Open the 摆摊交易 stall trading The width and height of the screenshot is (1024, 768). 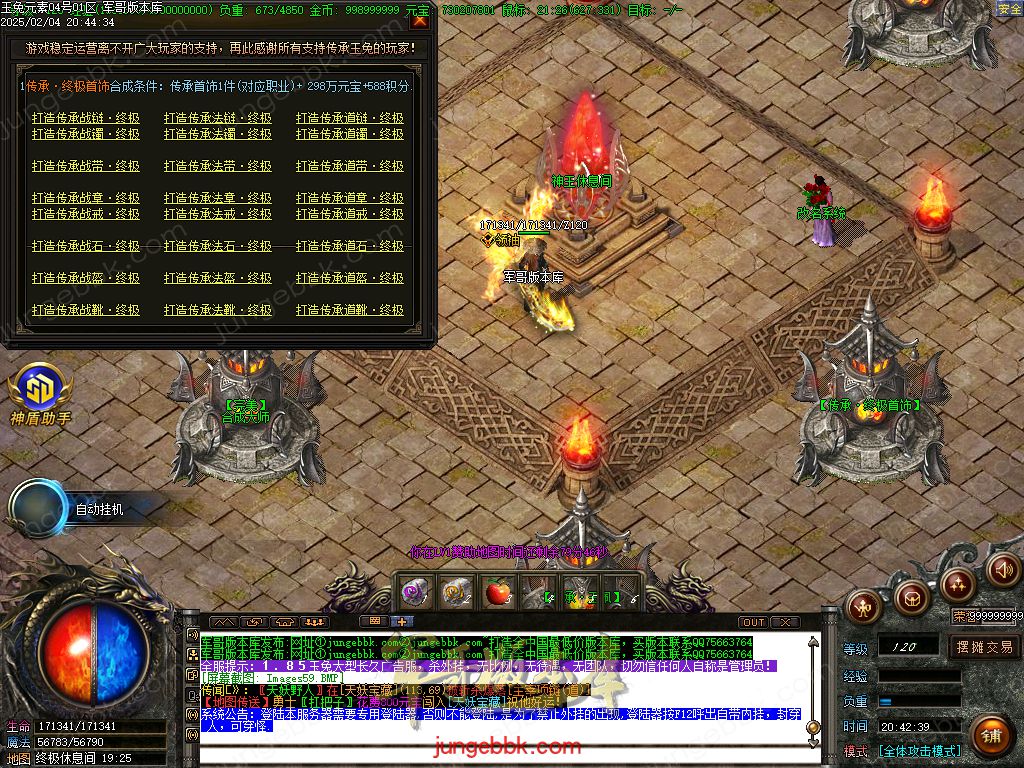coord(984,647)
